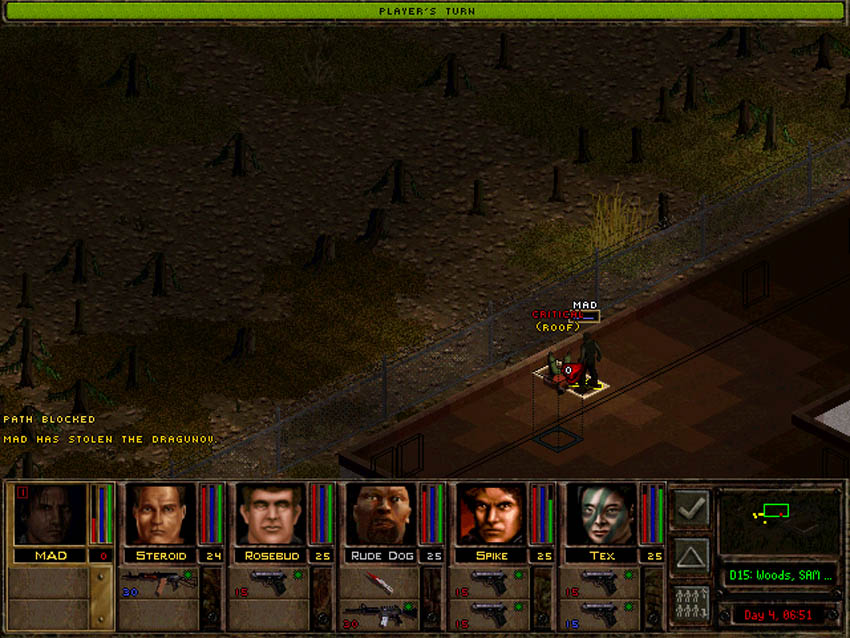
Task: Open the squad list button
Action: [x=691, y=604]
